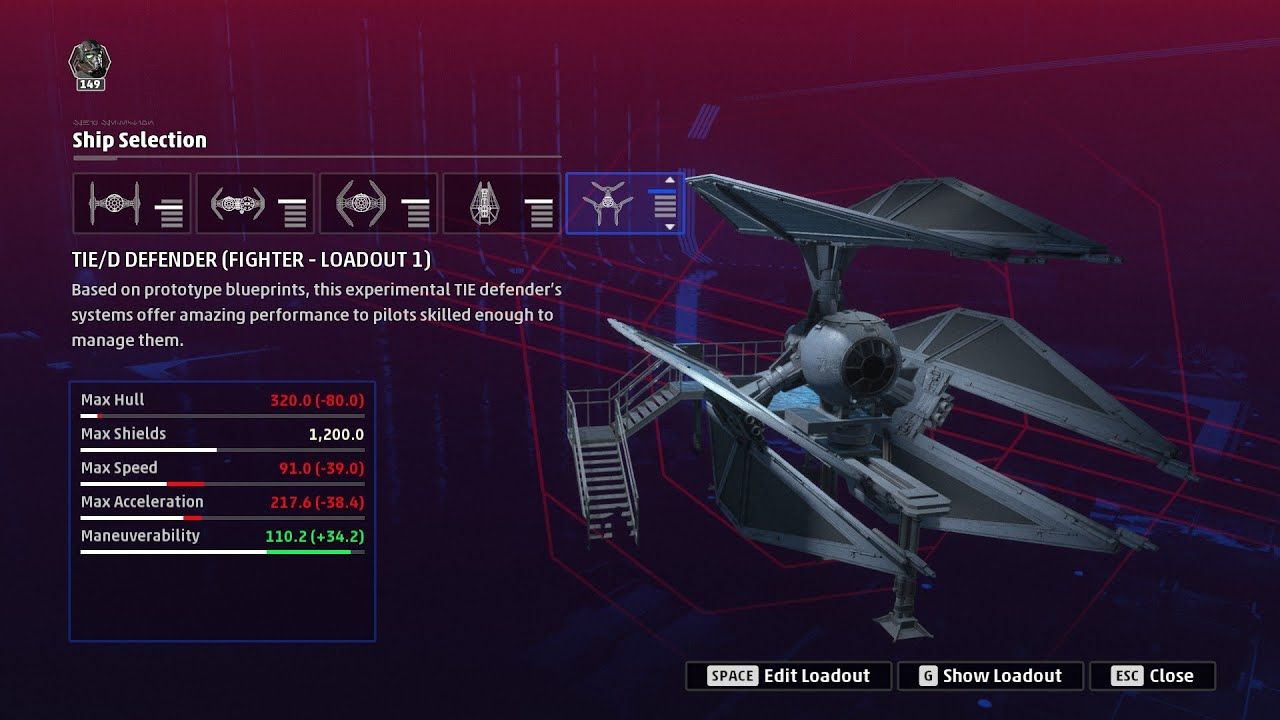The height and width of the screenshot is (720, 1280).
Task: Click the loadout down arrow on the defender tile
Action: click(670, 227)
